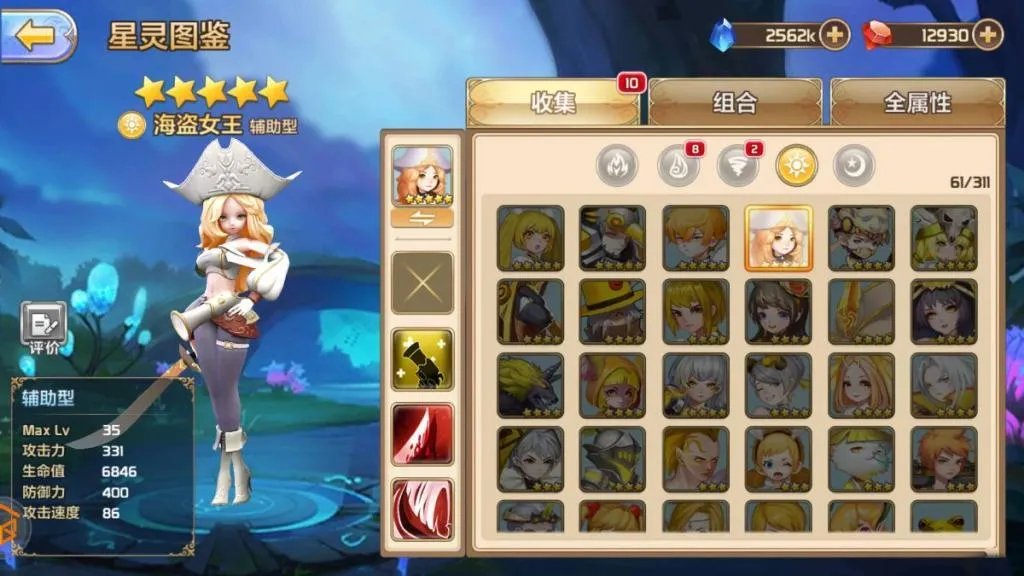Switch to the 收集 tab
The width and height of the screenshot is (1024, 576).
click(553, 102)
